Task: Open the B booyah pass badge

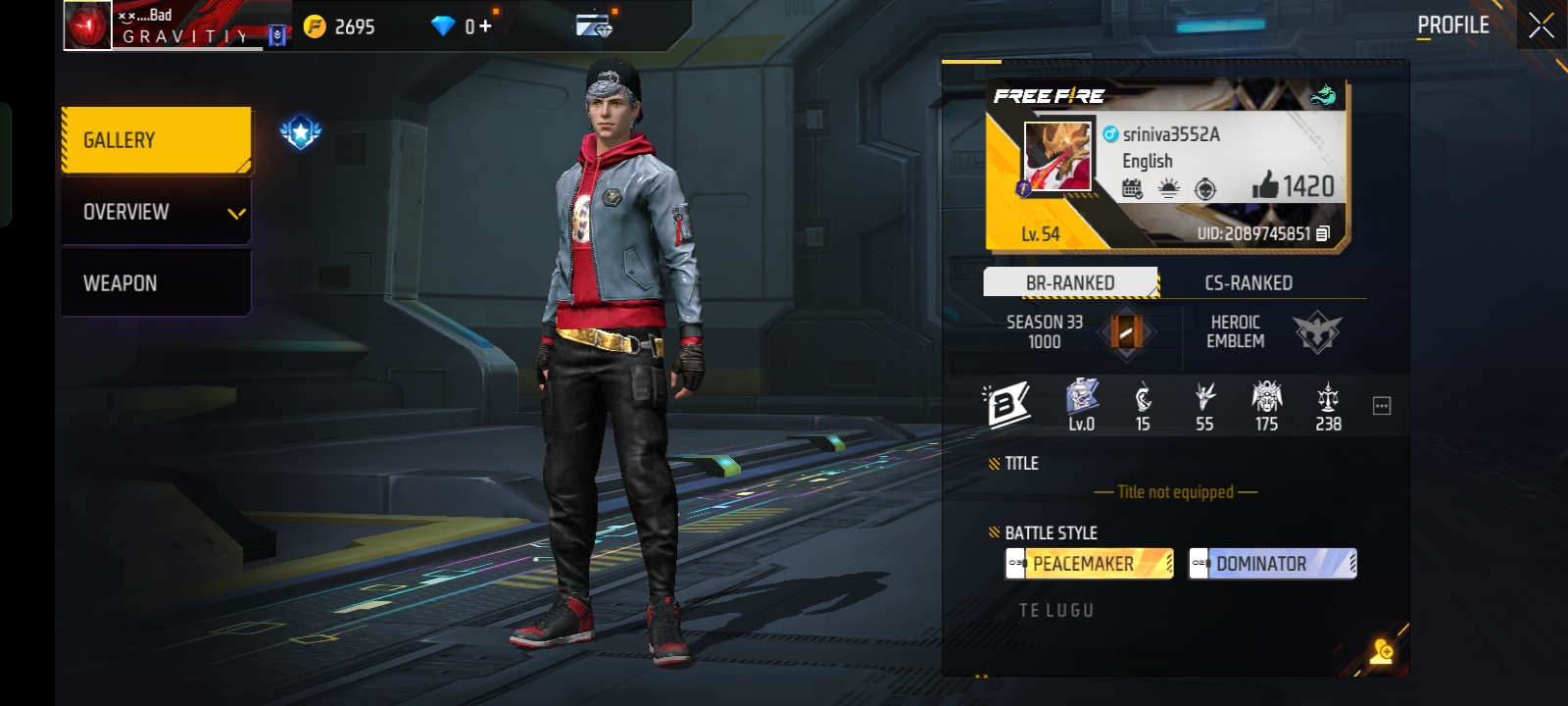Action: pyautogui.click(x=1007, y=405)
